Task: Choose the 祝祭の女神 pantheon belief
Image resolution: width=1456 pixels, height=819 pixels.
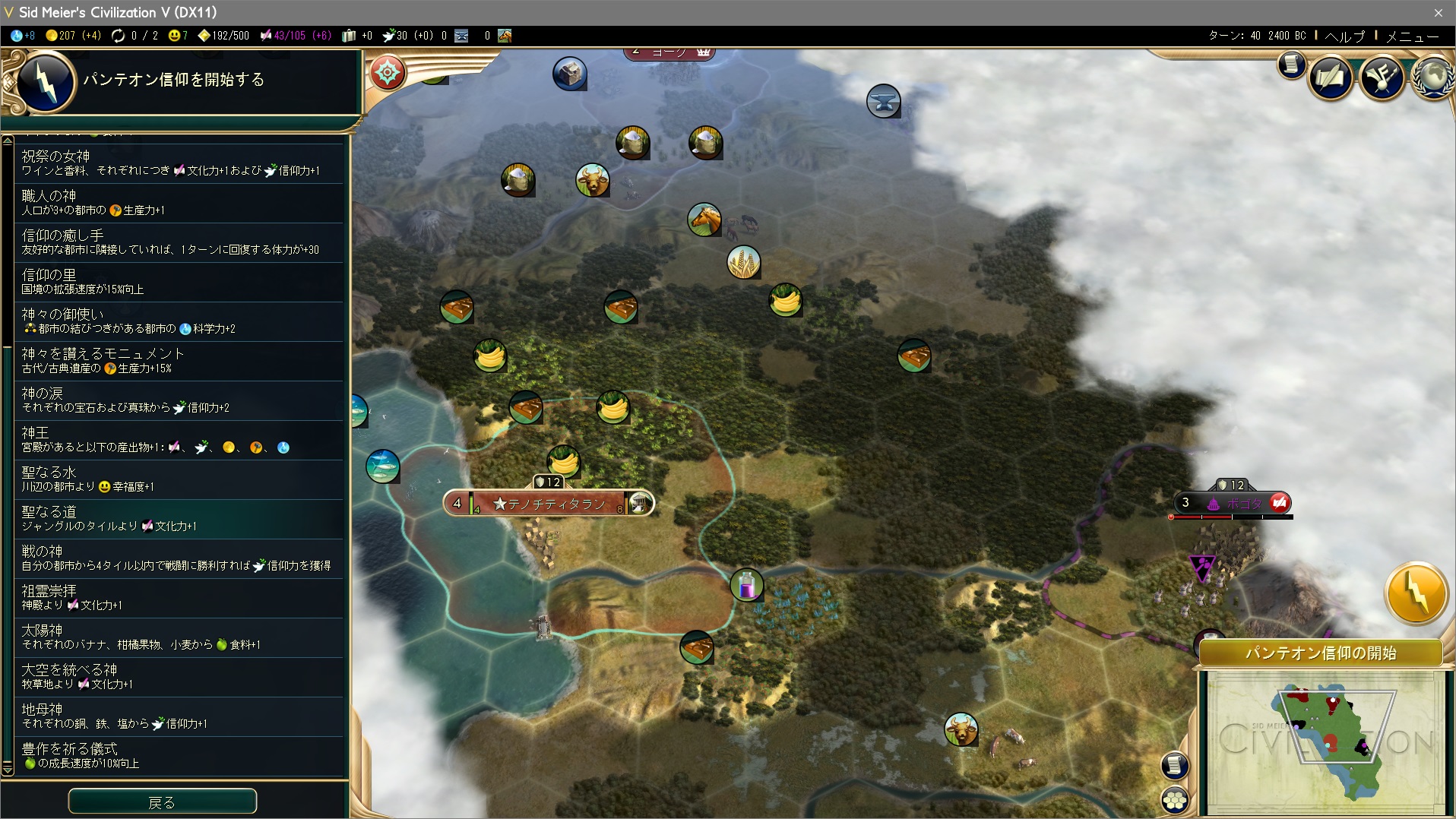Action: point(181,163)
